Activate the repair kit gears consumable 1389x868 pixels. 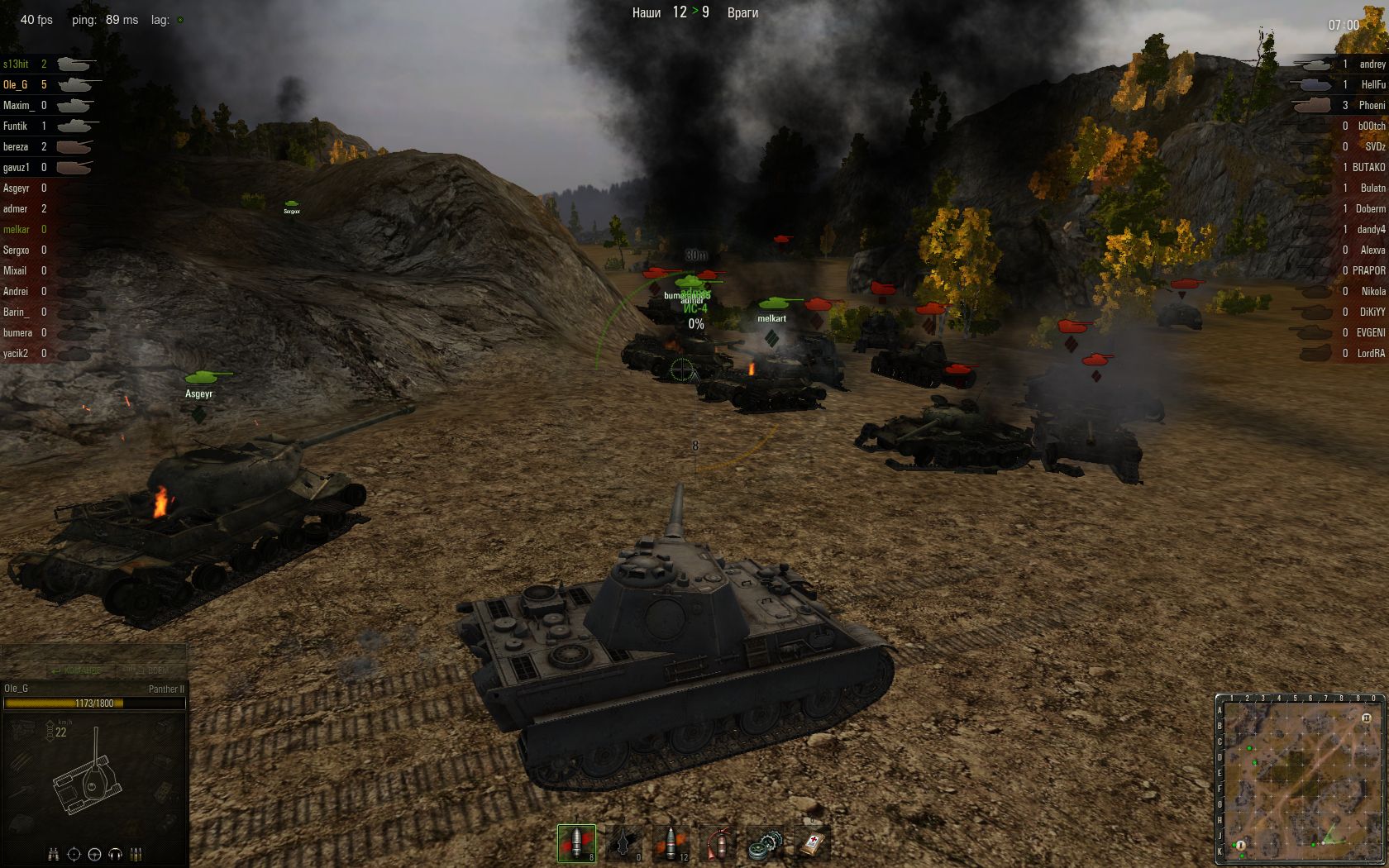point(764,843)
